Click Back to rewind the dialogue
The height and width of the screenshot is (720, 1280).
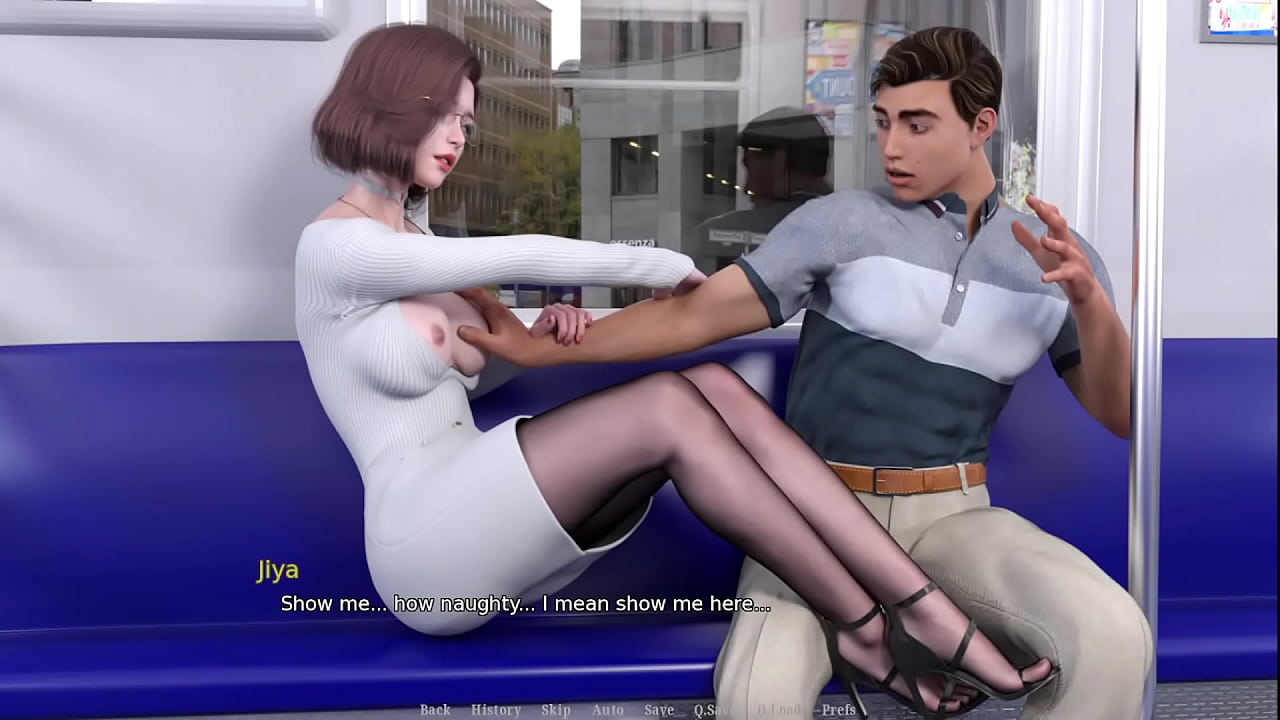[x=435, y=711]
